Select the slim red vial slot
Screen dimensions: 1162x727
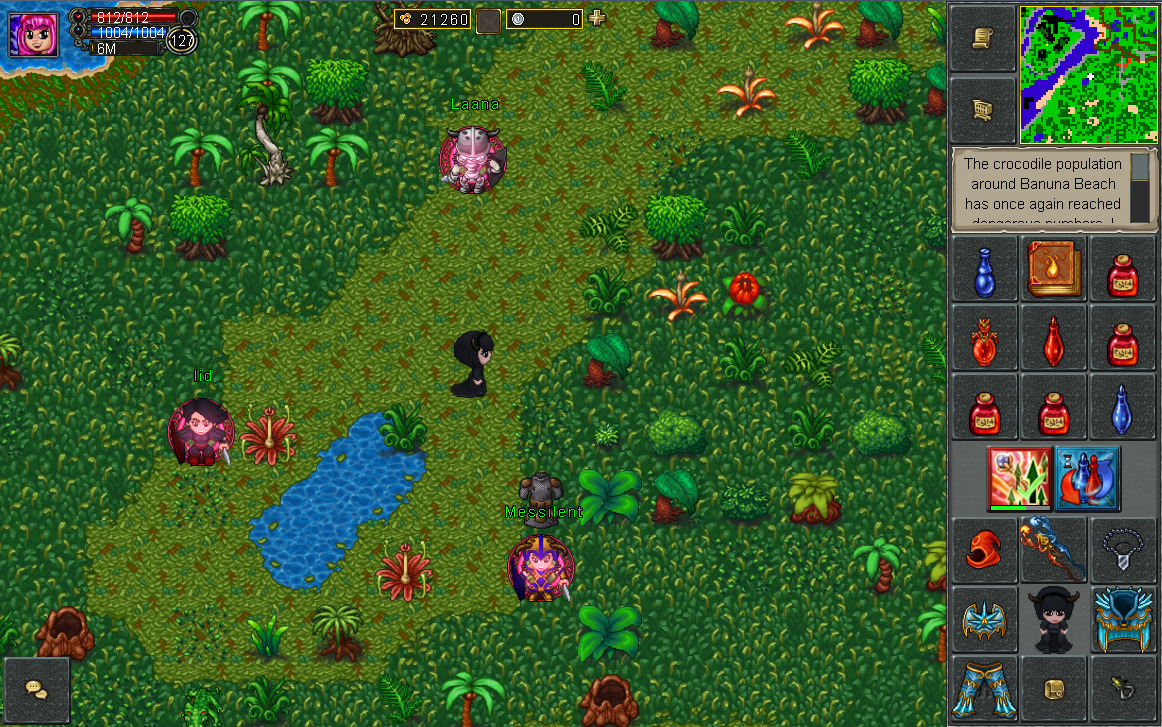1053,339
